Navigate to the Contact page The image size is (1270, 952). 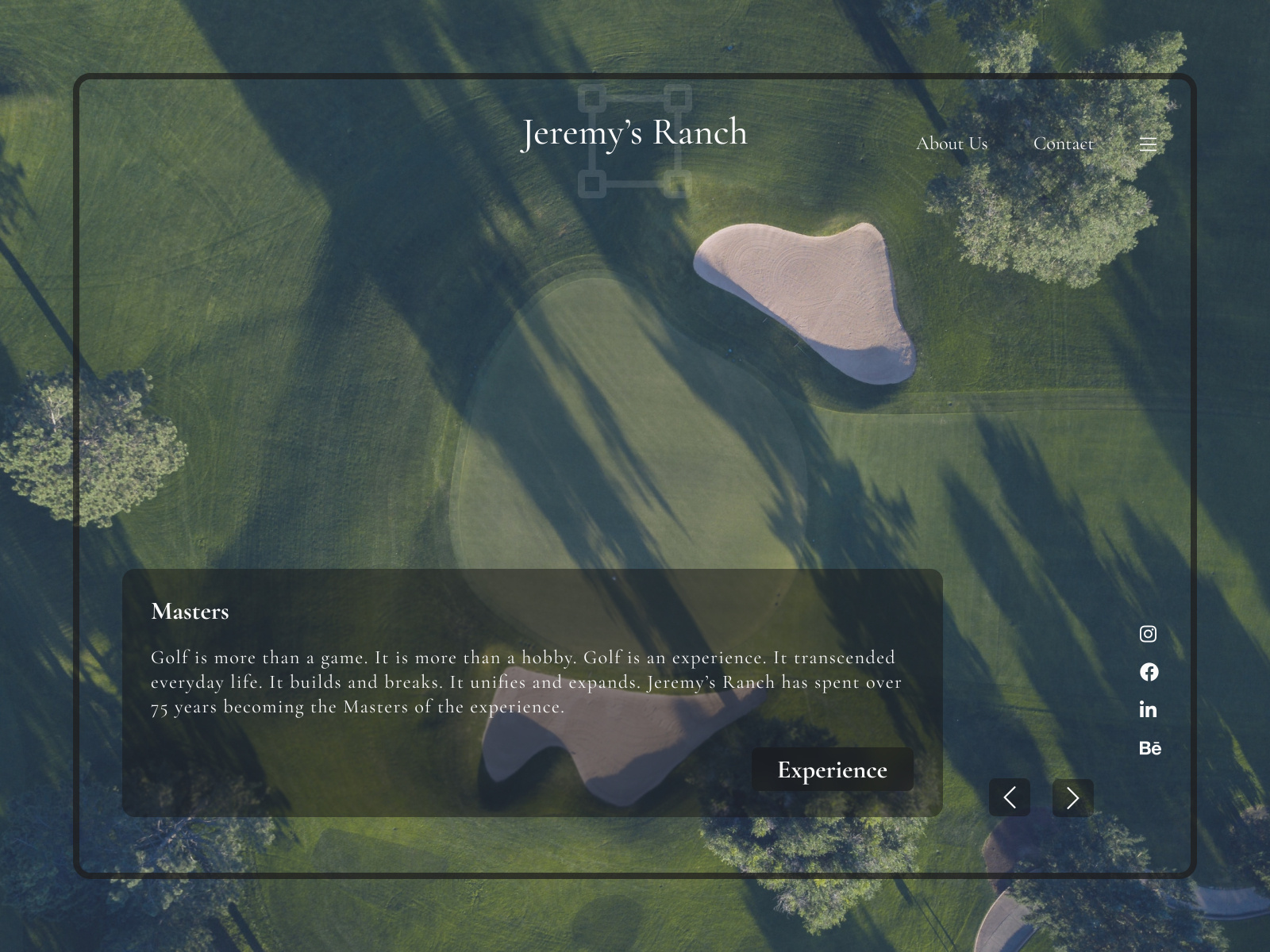click(x=1064, y=144)
